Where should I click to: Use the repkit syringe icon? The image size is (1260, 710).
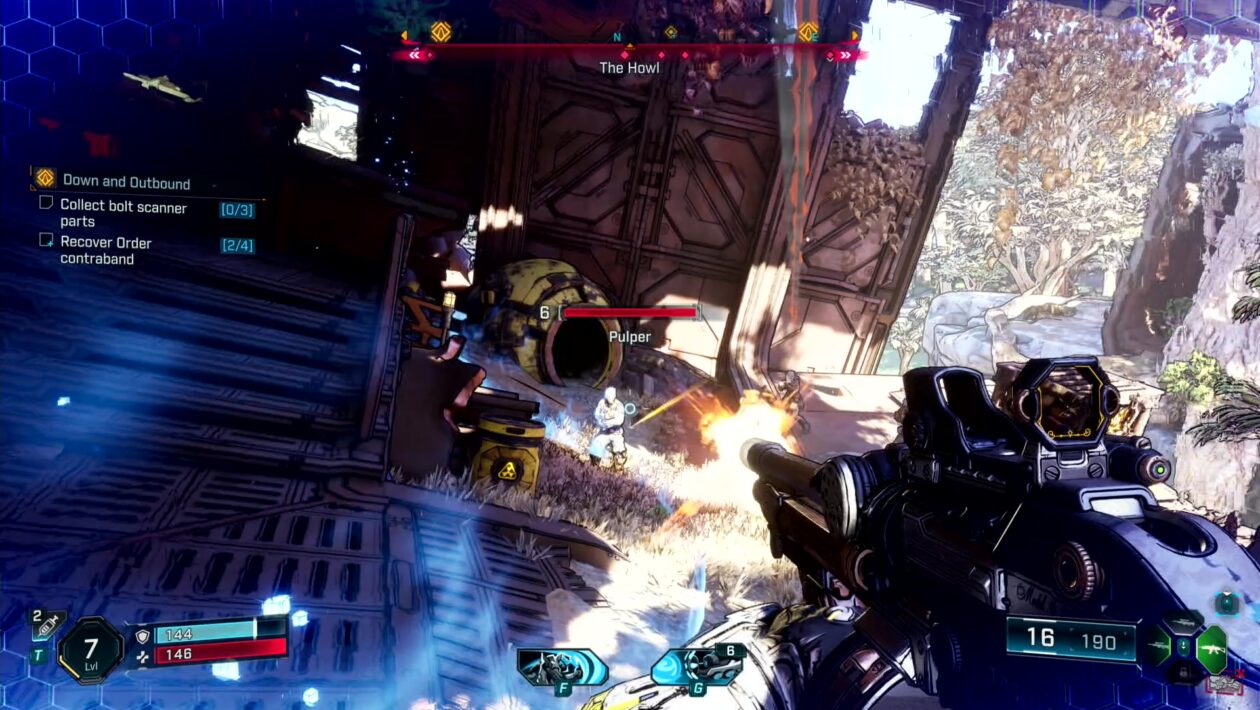coord(47,627)
